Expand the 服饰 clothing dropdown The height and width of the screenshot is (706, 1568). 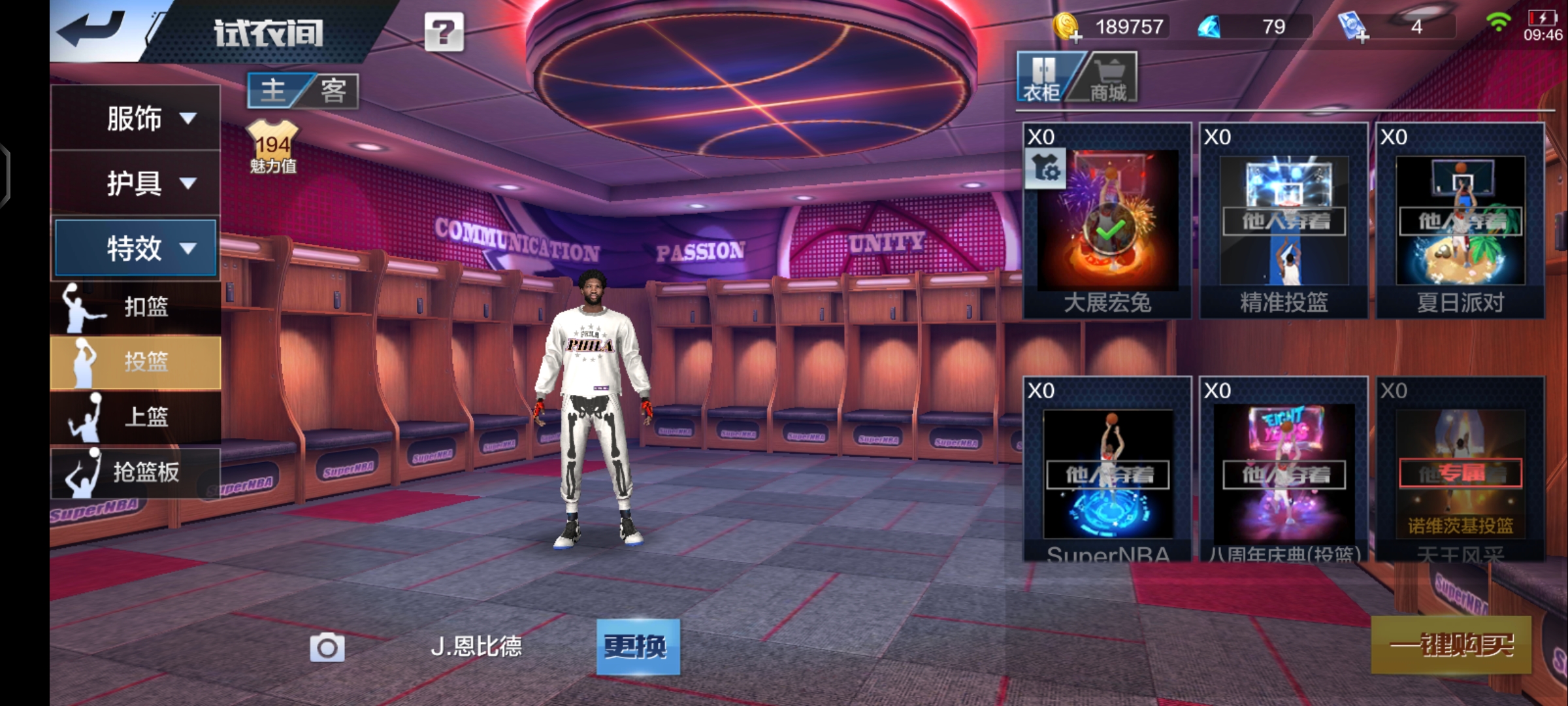click(135, 118)
